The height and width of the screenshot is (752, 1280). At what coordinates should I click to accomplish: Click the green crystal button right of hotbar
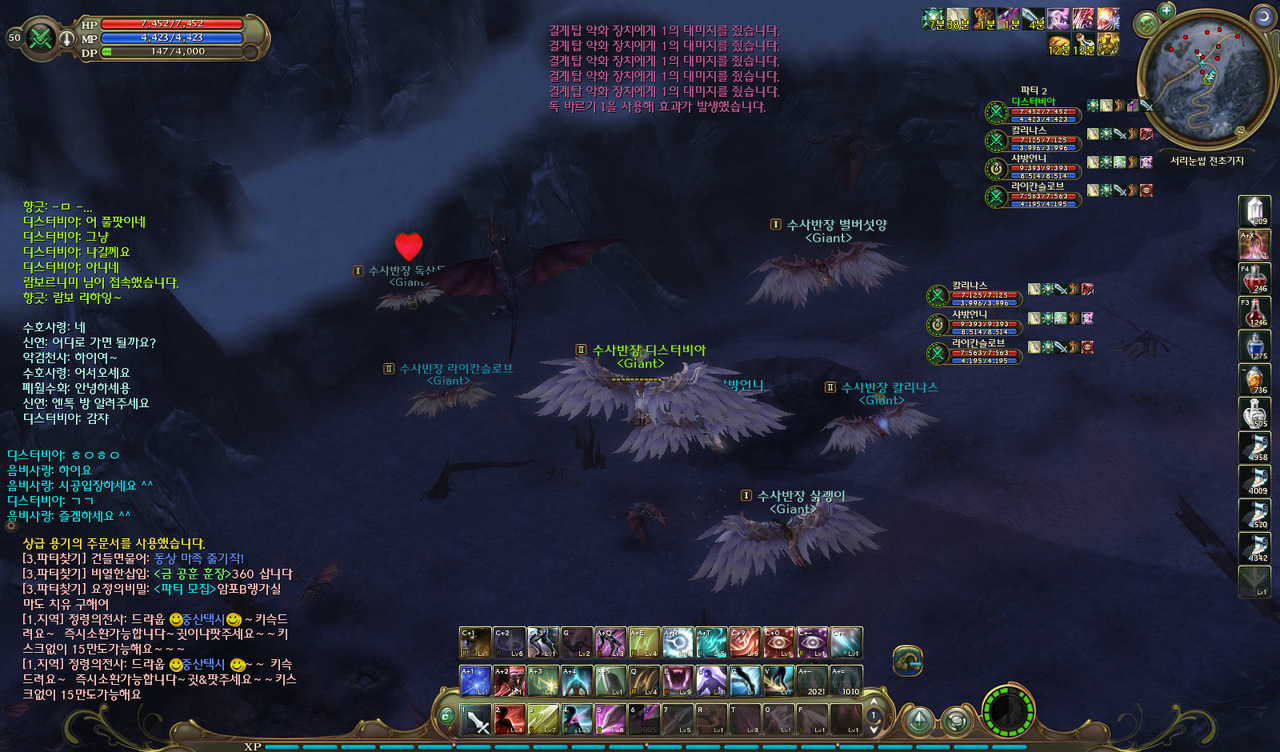click(x=918, y=720)
